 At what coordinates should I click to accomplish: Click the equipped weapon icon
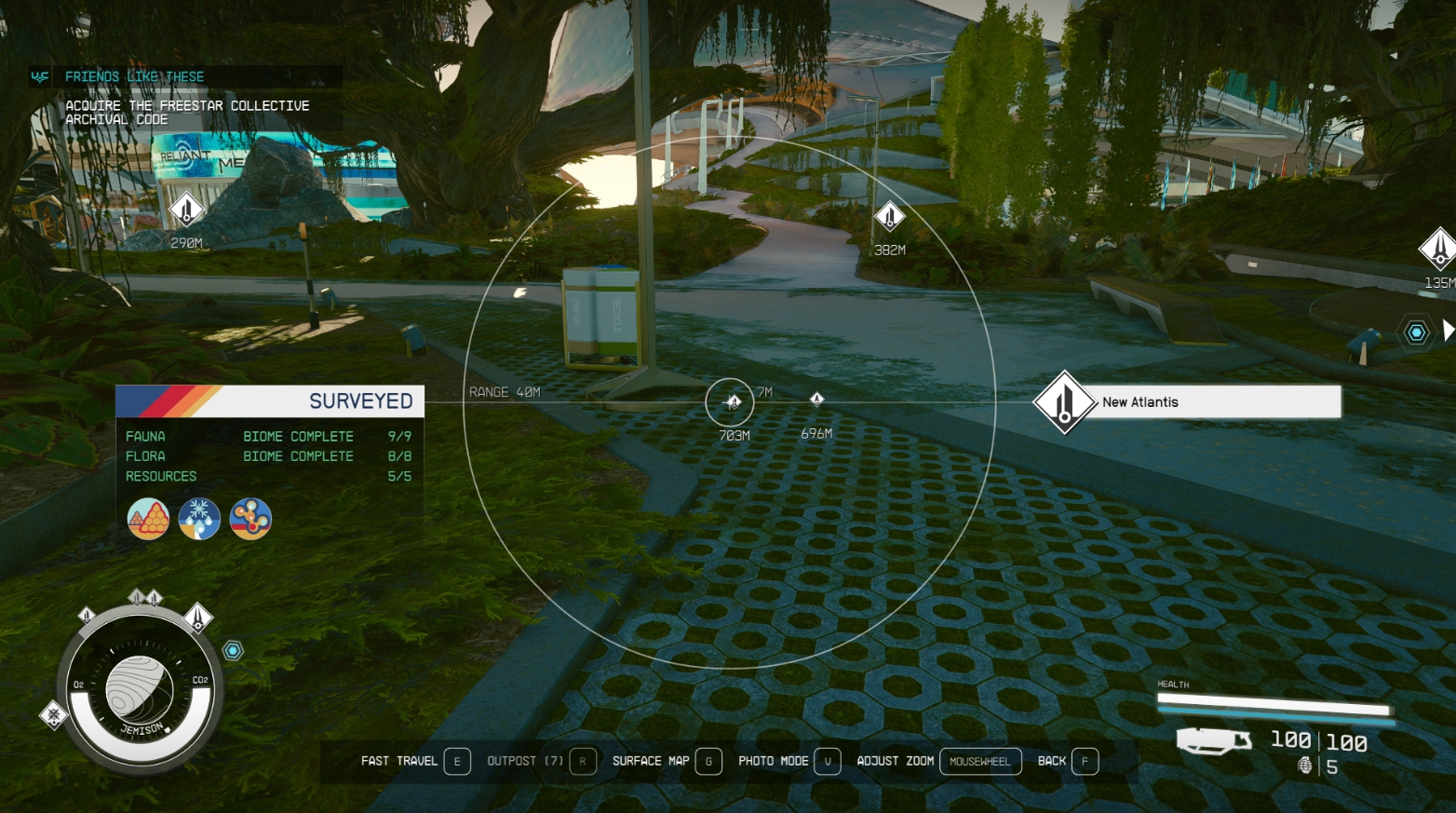(x=1214, y=741)
